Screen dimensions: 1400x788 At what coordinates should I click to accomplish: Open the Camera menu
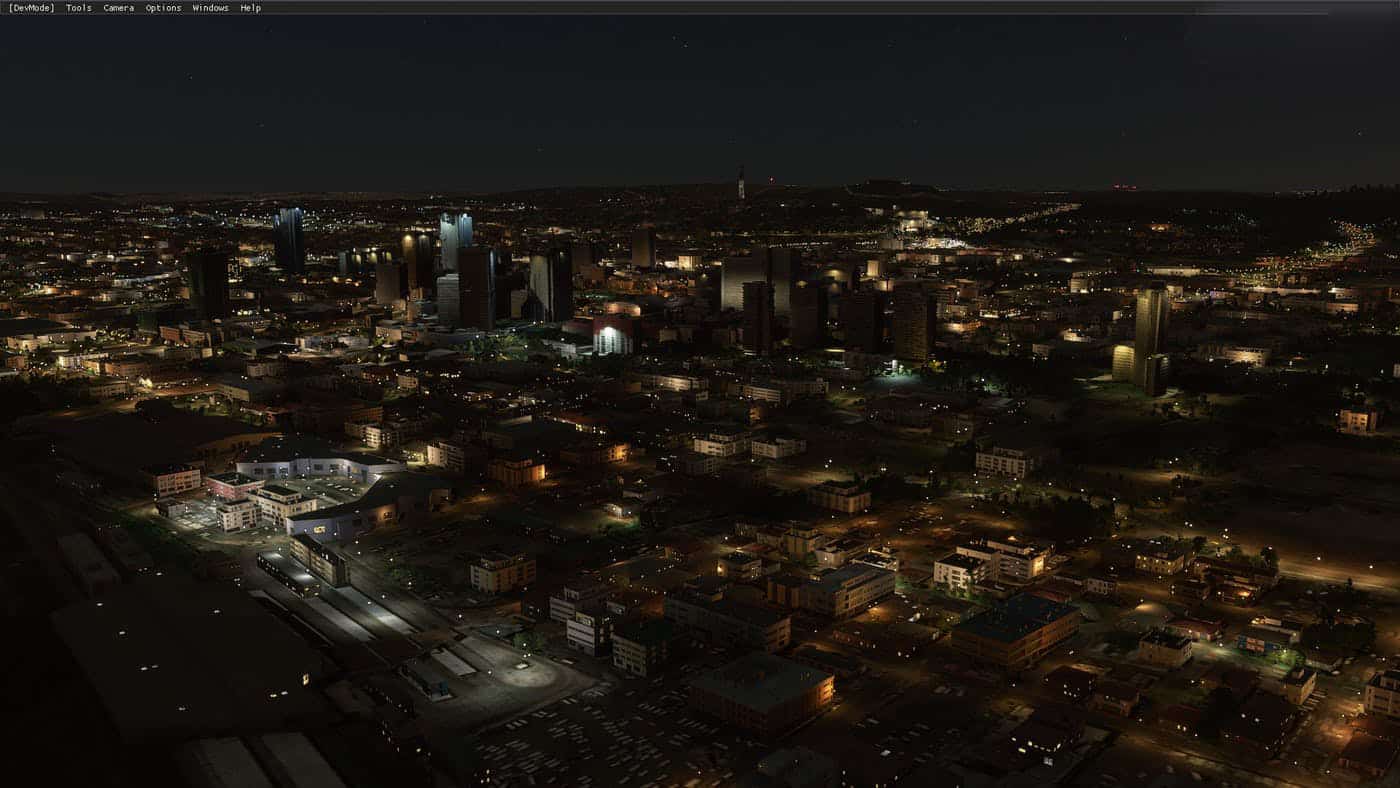pos(118,8)
